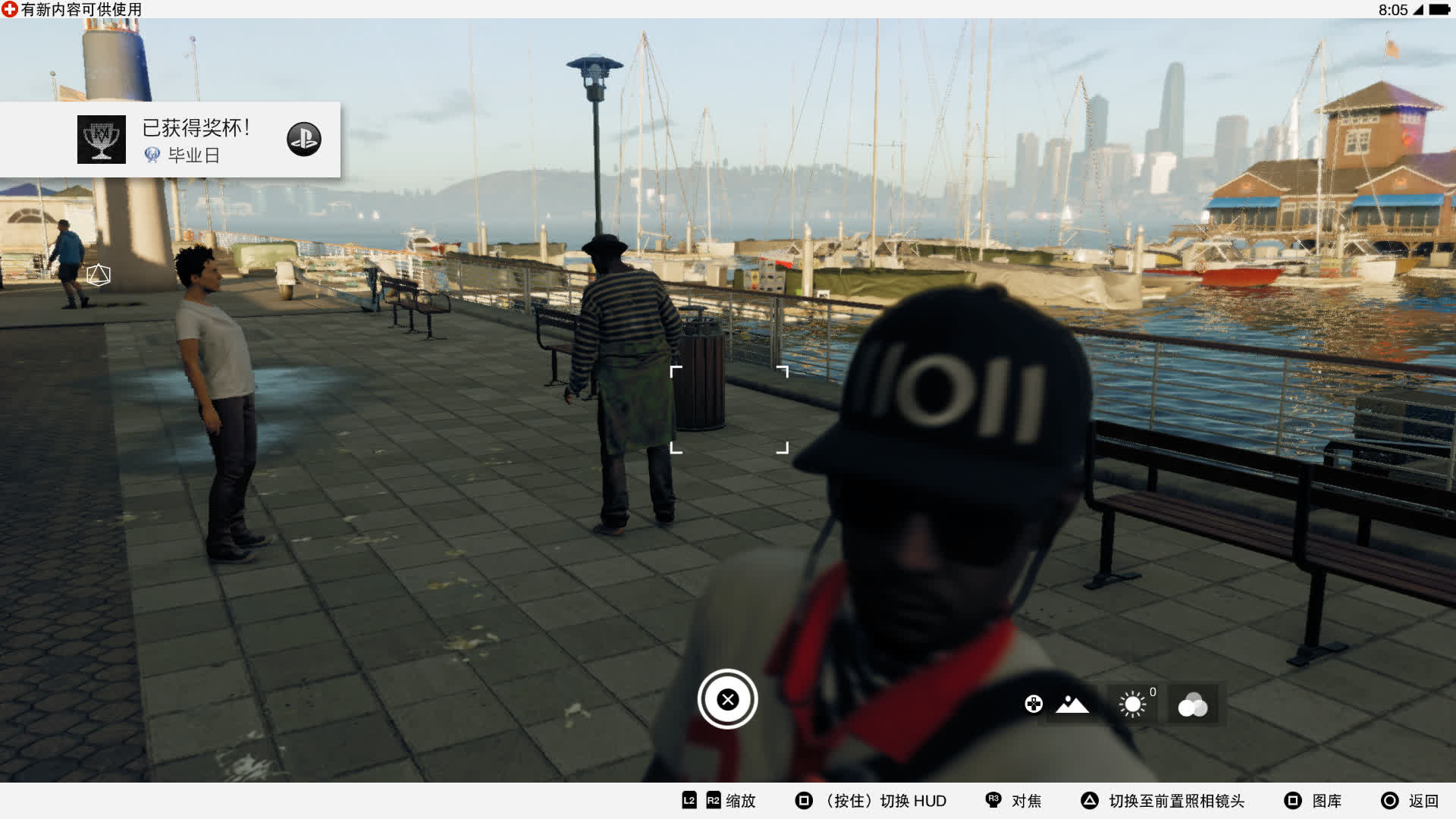Open the landscape frame tool icon

(x=1071, y=705)
